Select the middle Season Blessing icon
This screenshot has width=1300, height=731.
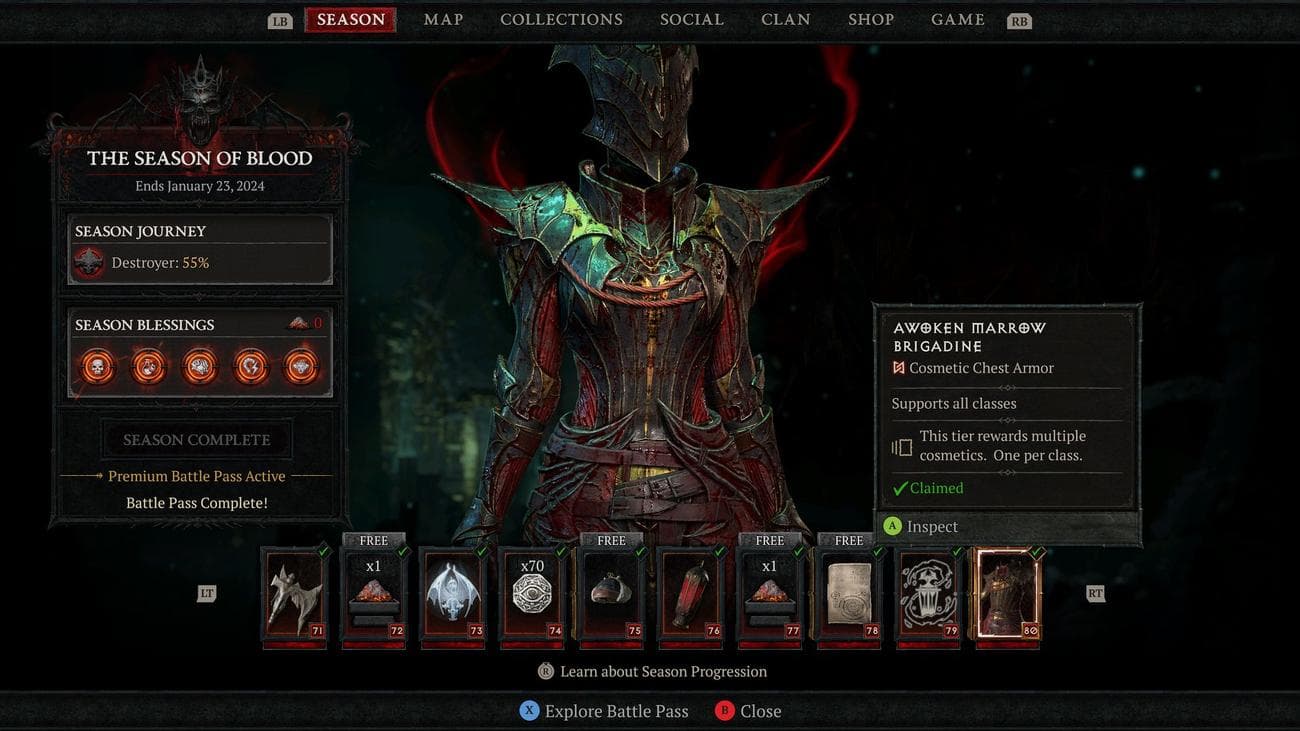(x=199, y=366)
